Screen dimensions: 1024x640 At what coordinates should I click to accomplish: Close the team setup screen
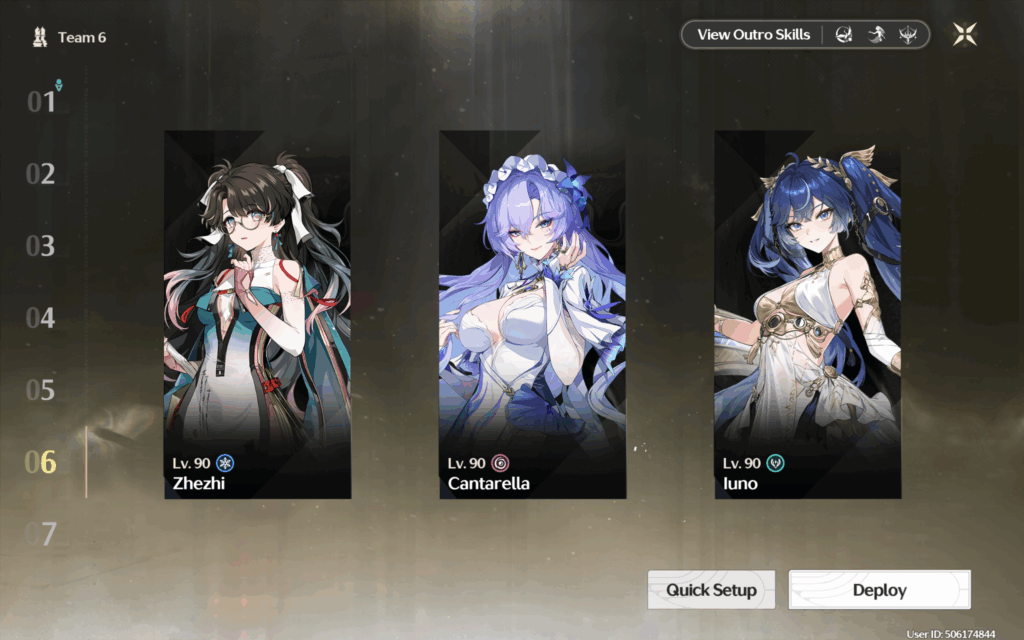coord(964,35)
